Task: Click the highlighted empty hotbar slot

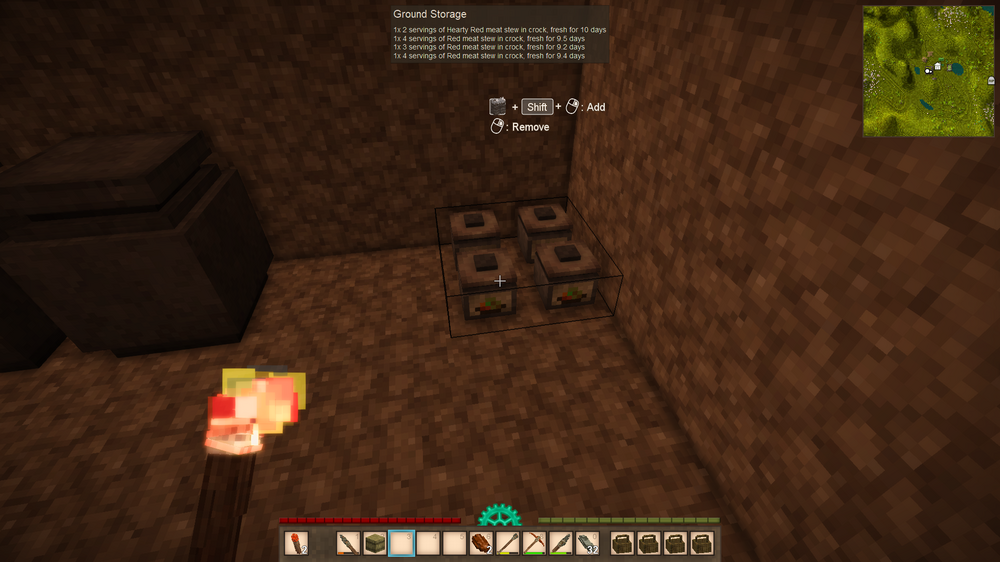Action: tap(401, 544)
